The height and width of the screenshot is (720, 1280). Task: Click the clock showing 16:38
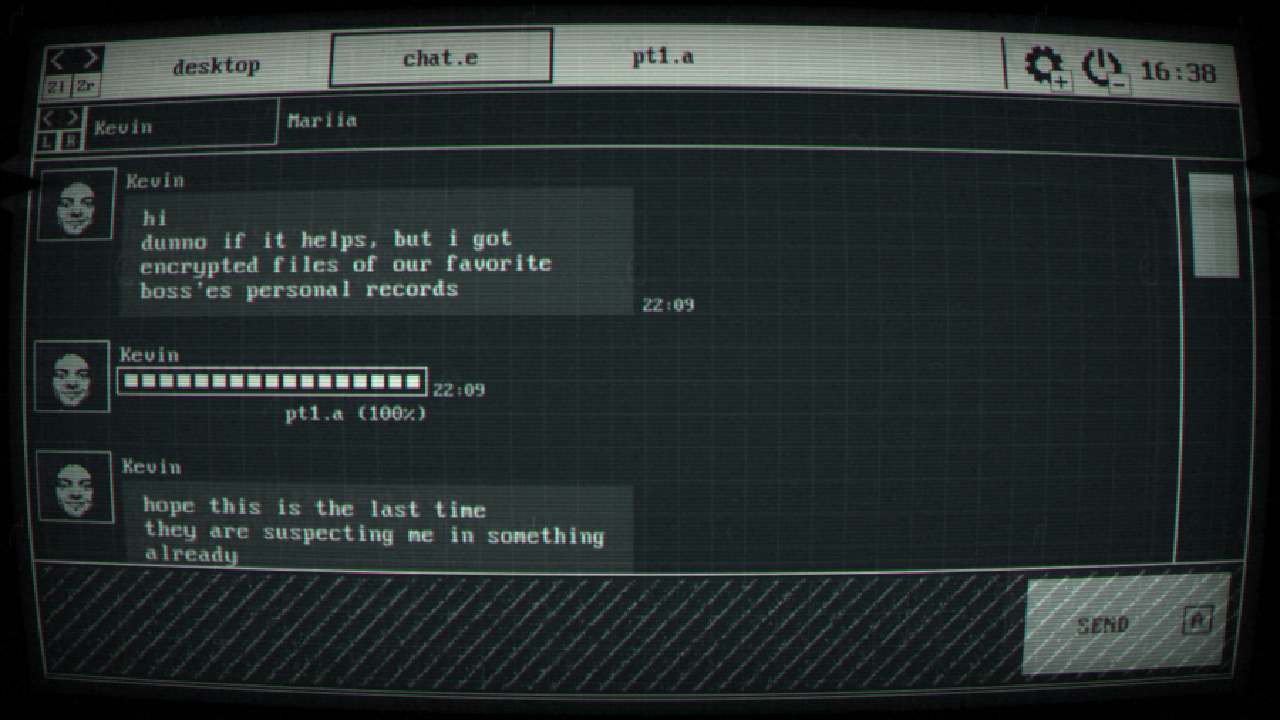coord(1179,70)
